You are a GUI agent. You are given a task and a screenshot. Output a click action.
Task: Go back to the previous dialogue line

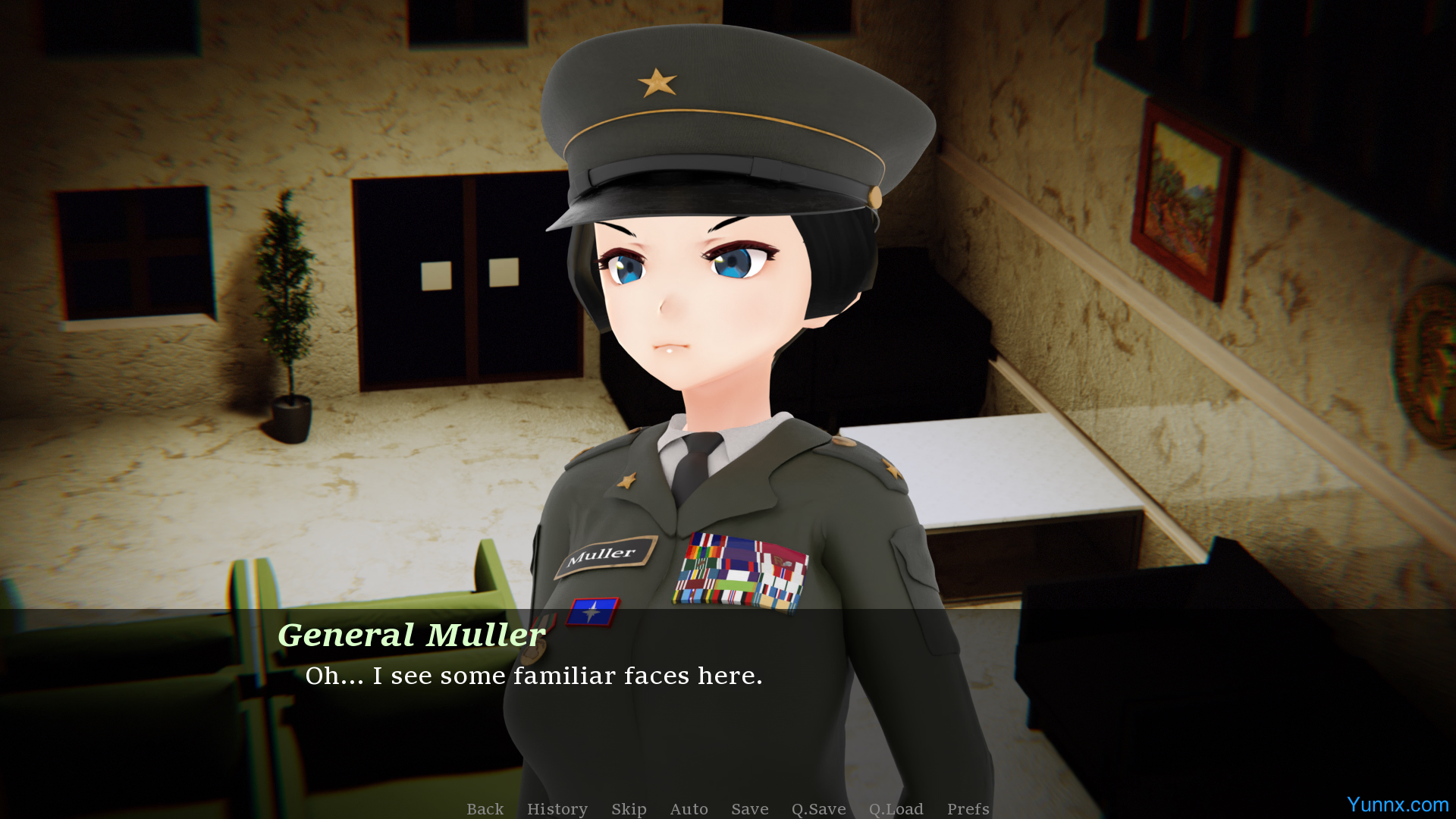(x=485, y=808)
